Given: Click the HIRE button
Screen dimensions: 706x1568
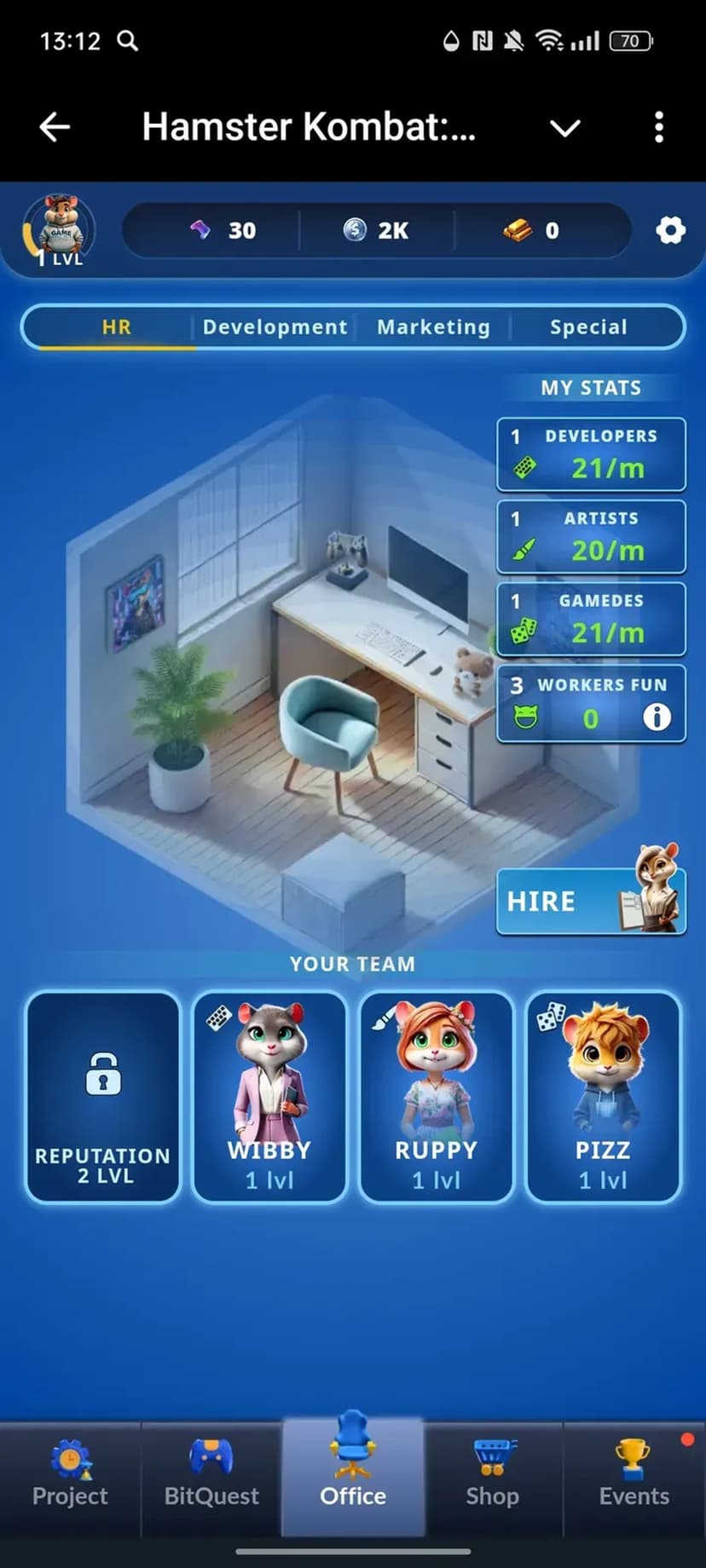Looking at the screenshot, I should (x=590, y=902).
